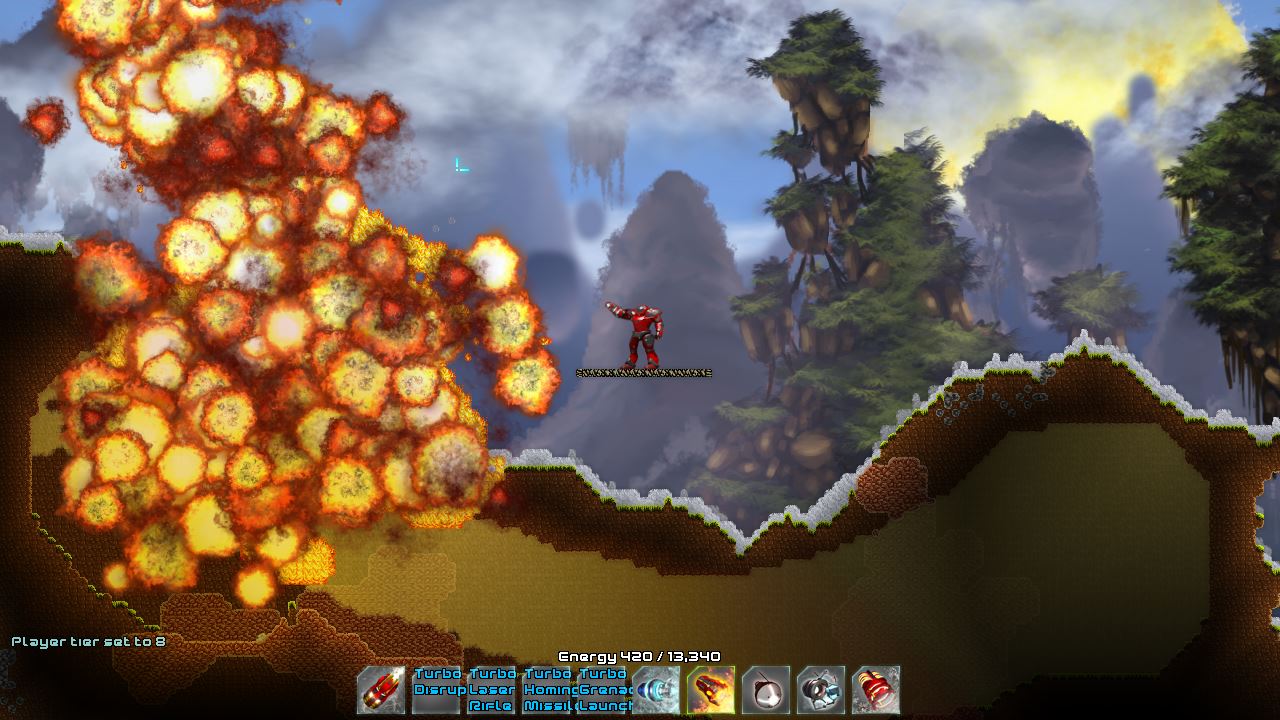Select the mechanical gadget in the seventh hotbar slot

pyautogui.click(x=820, y=692)
